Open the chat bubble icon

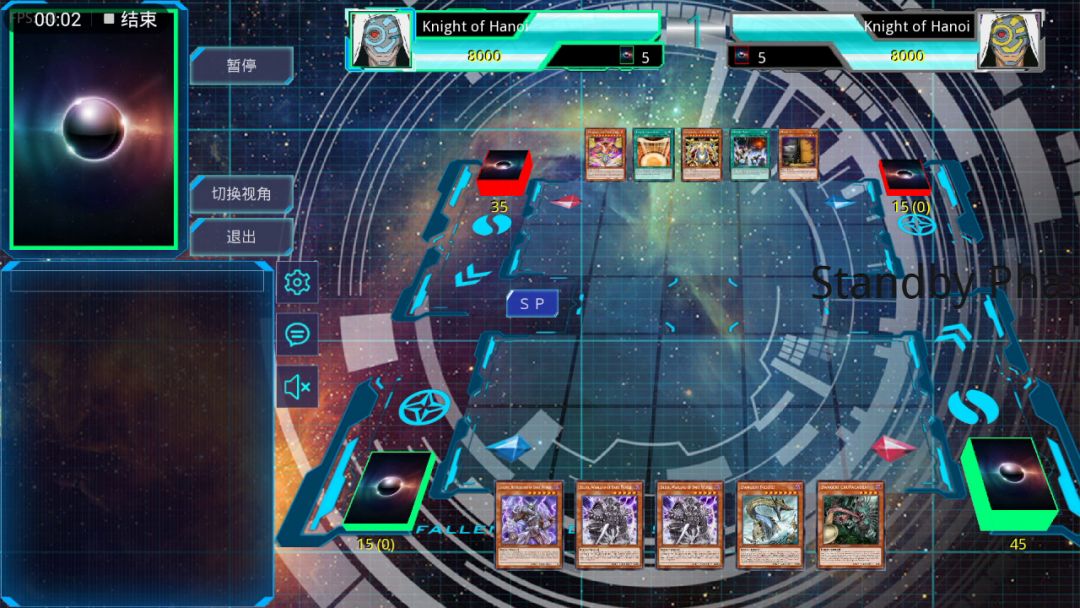tap(297, 334)
